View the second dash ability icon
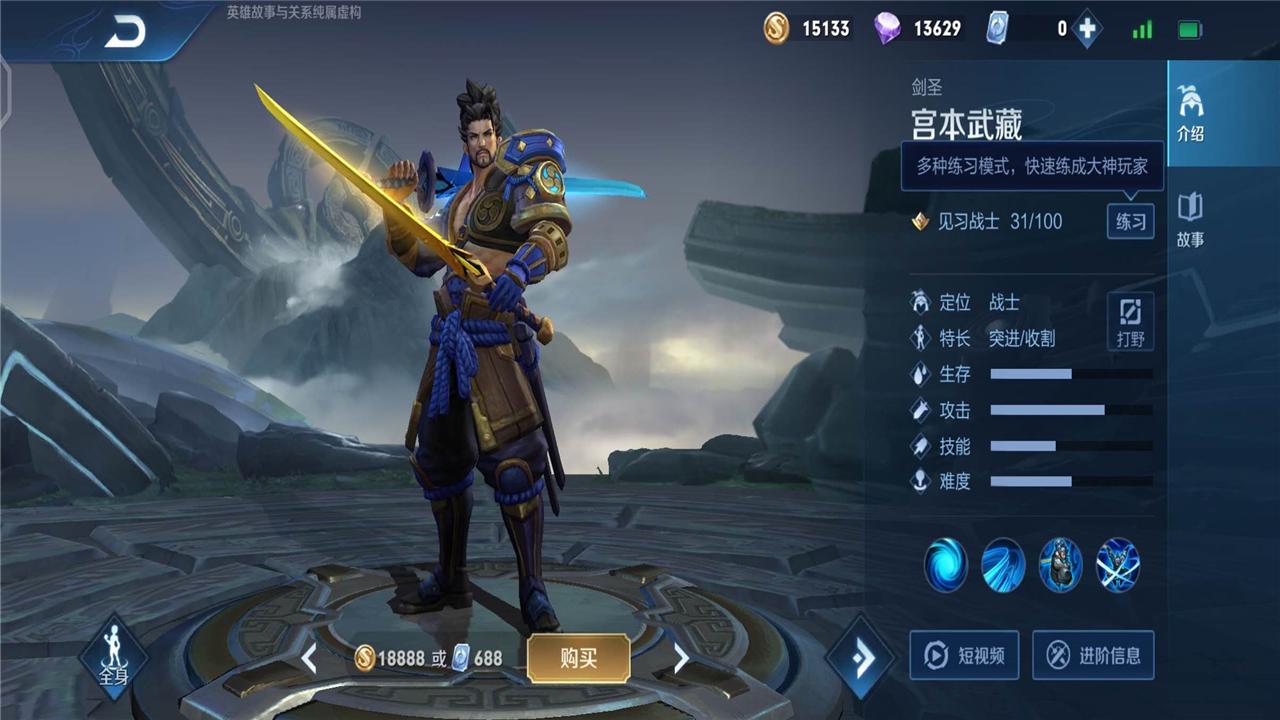The image size is (1280, 720). [1003, 565]
